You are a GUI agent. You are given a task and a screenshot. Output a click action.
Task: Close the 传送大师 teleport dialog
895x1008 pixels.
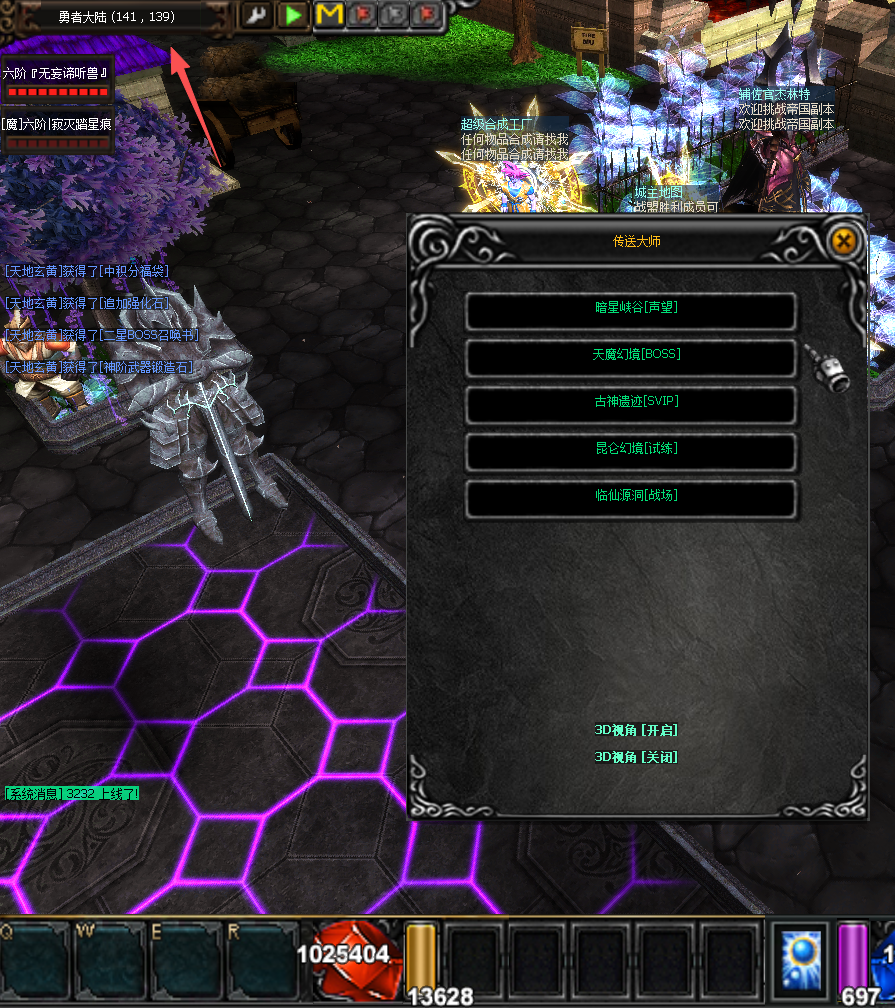pos(843,241)
